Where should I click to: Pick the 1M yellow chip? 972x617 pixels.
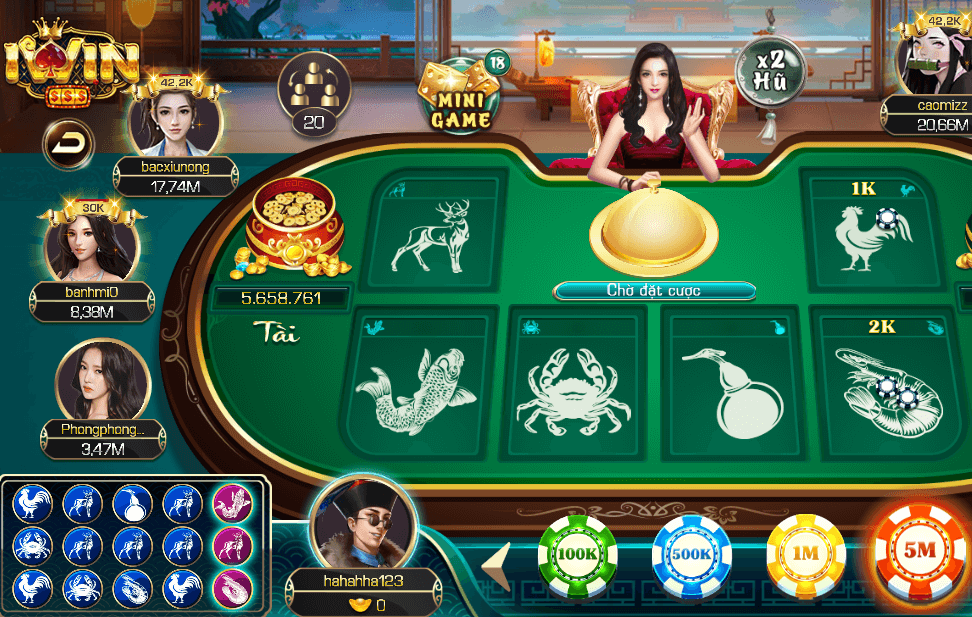tap(806, 554)
